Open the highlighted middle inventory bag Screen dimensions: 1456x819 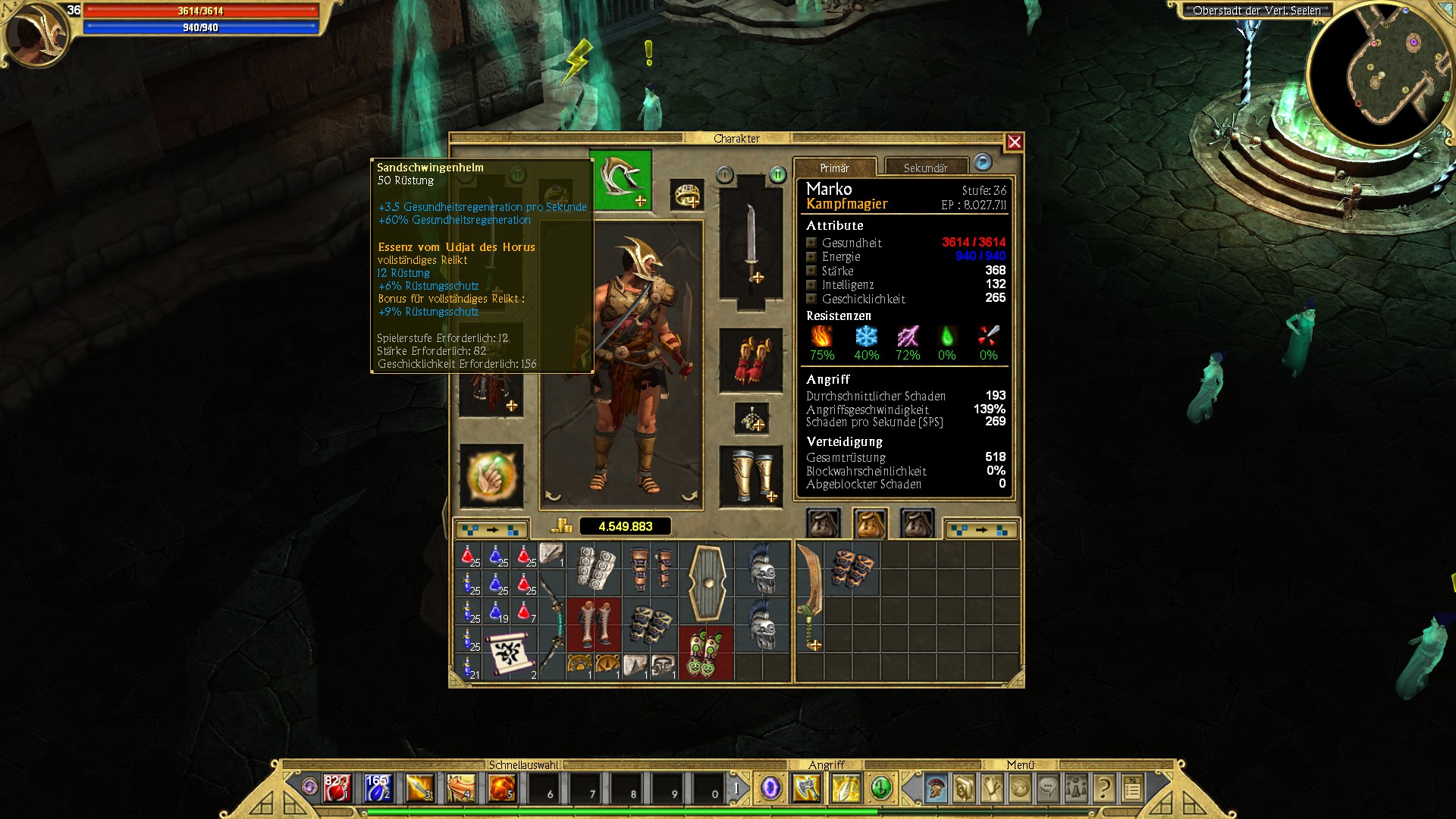coord(870,523)
